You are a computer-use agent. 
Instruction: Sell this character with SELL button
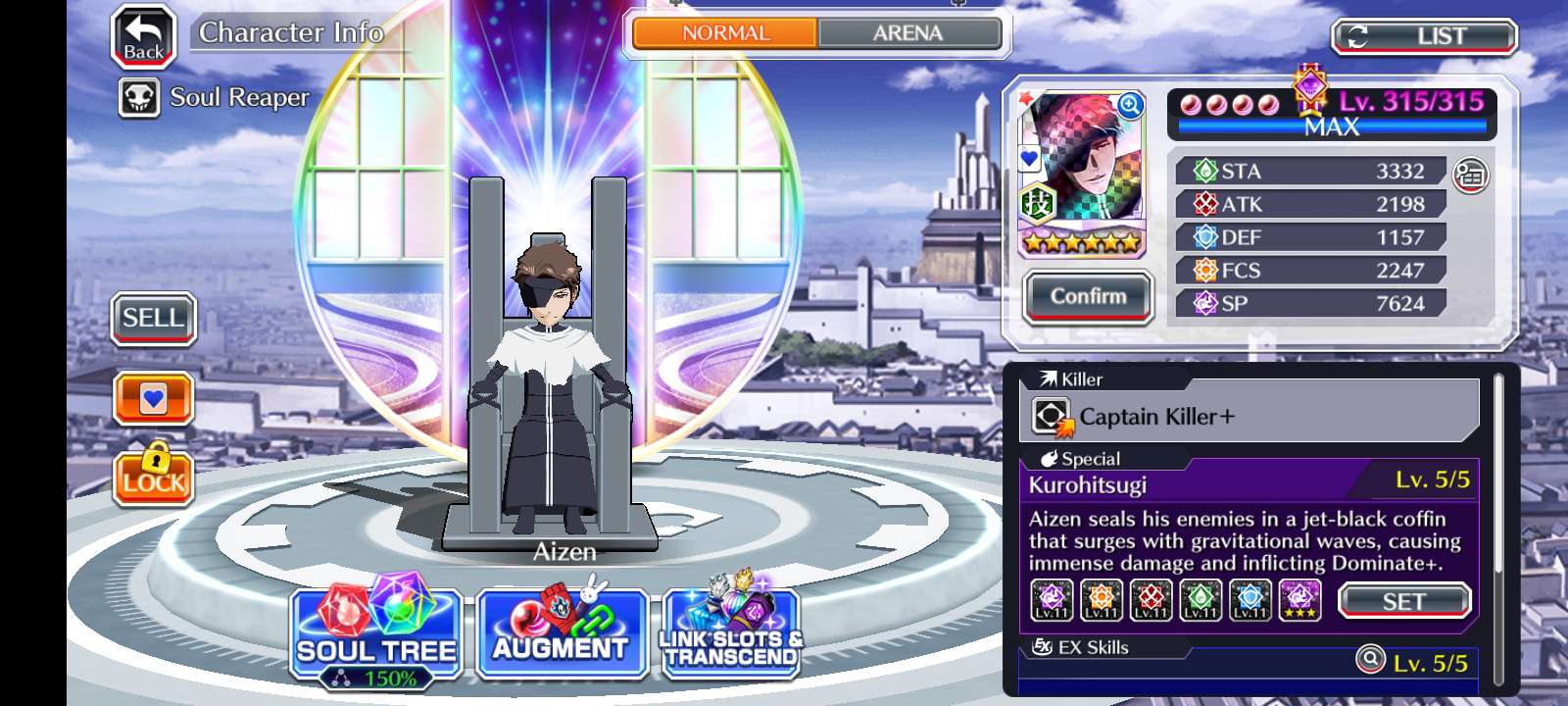tap(153, 319)
